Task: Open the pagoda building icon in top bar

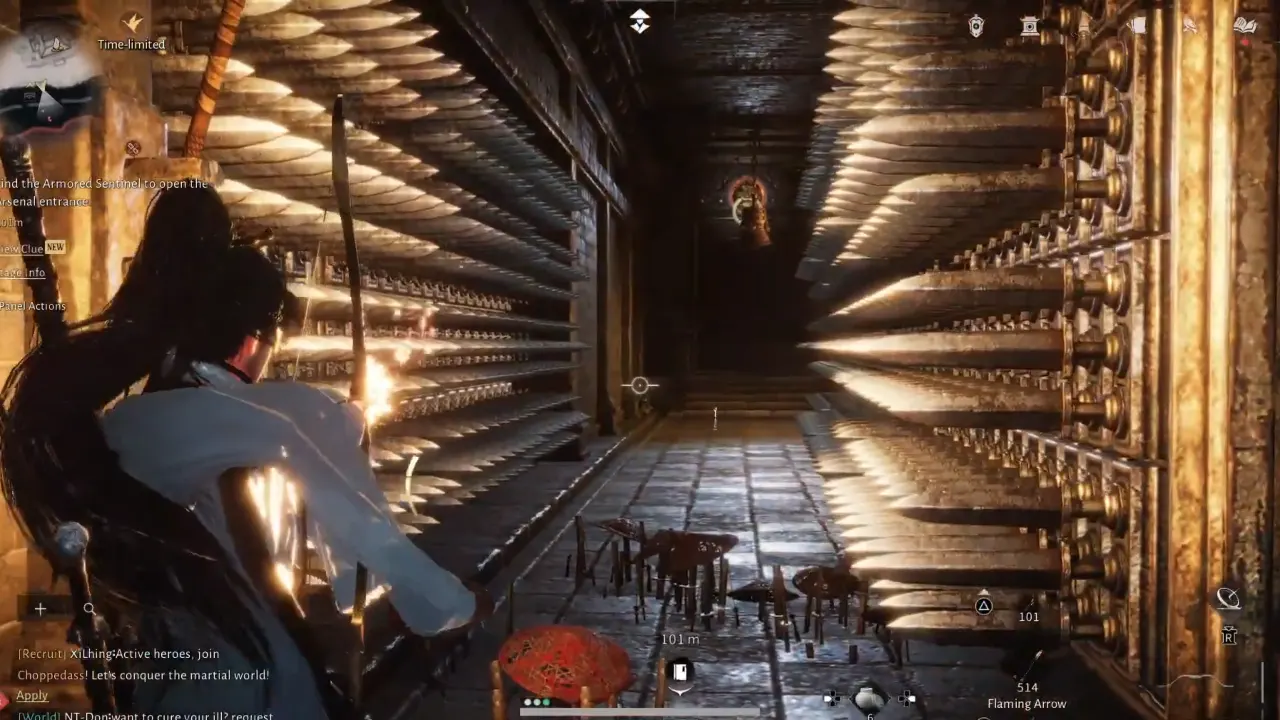Action: [1030, 25]
